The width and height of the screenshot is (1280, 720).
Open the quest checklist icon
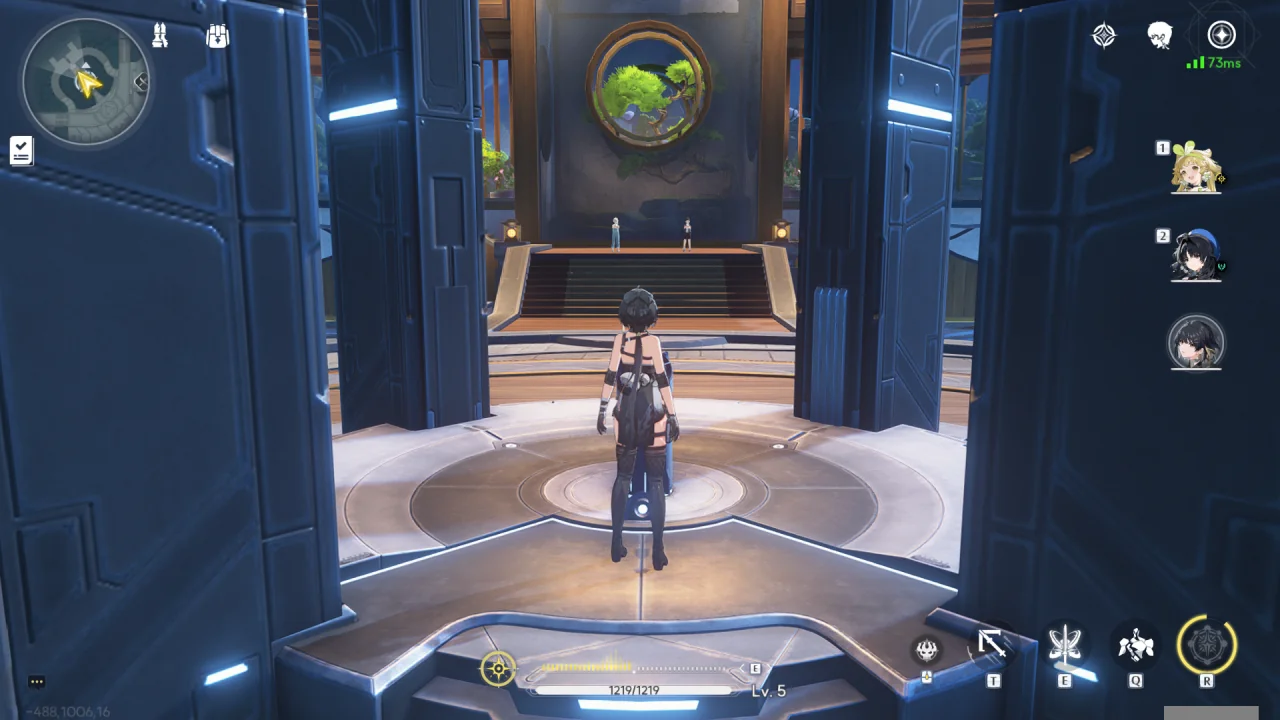pos(21,150)
